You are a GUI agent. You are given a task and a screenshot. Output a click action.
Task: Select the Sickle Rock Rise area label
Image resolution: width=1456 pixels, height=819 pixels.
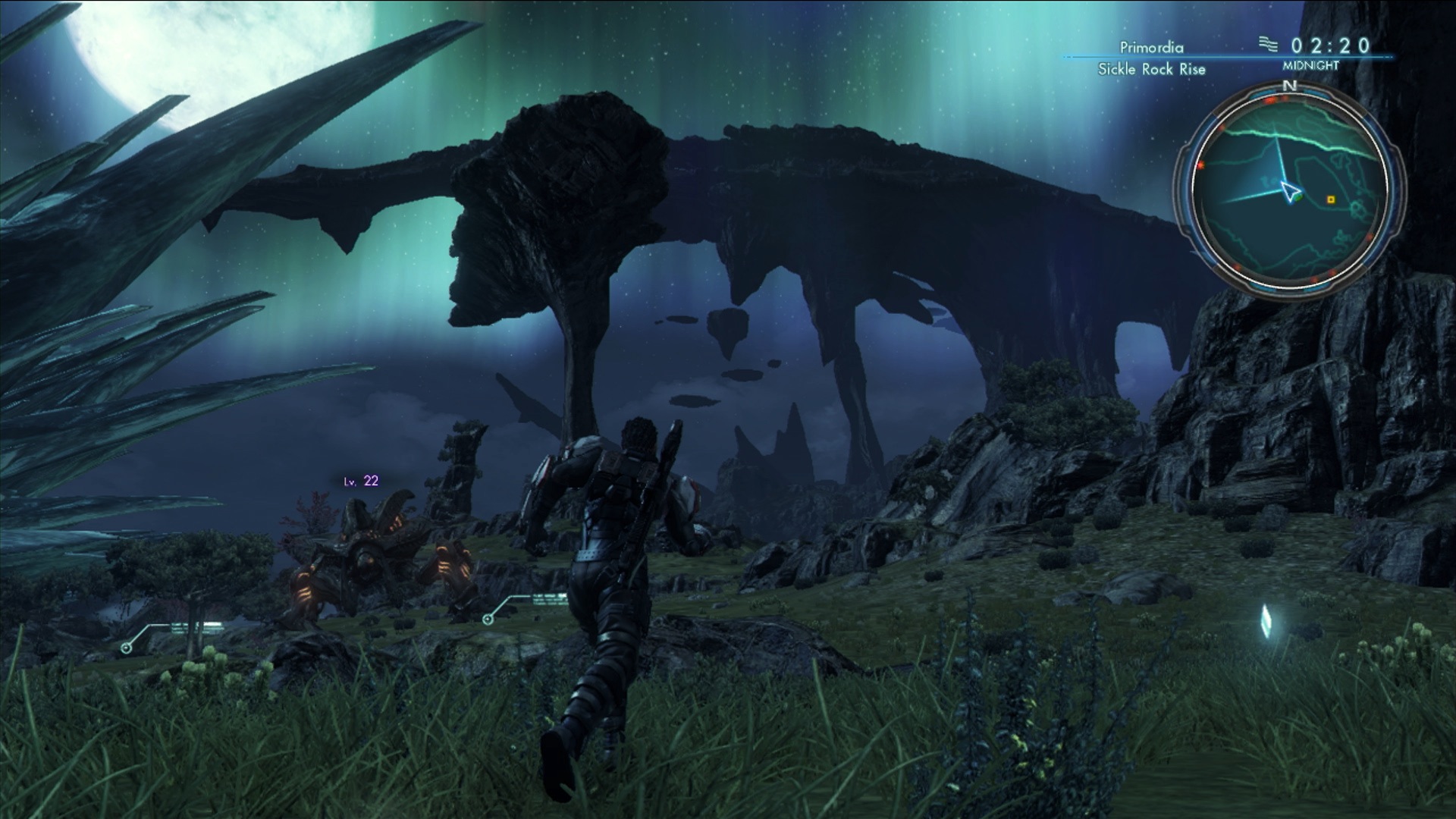(1151, 68)
